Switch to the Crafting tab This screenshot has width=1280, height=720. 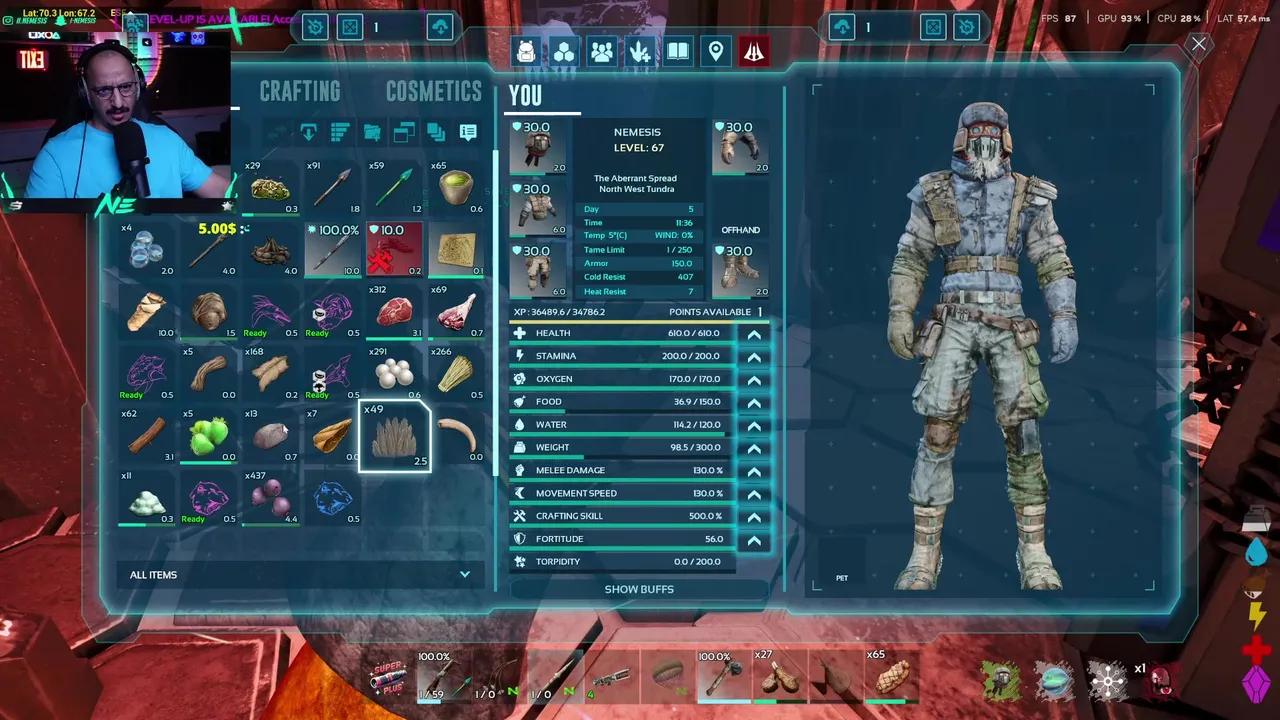coord(300,92)
